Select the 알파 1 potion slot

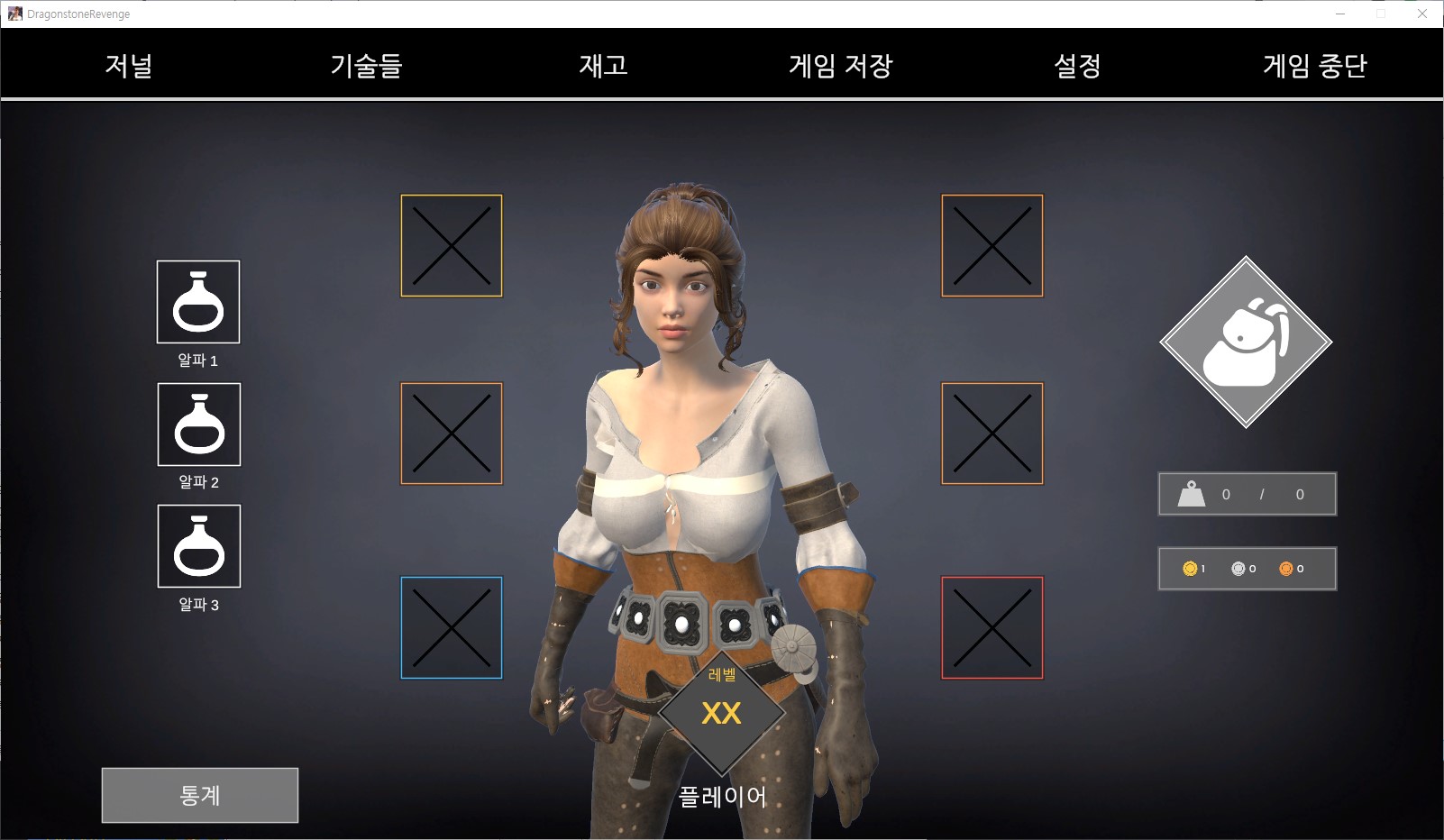tap(198, 302)
